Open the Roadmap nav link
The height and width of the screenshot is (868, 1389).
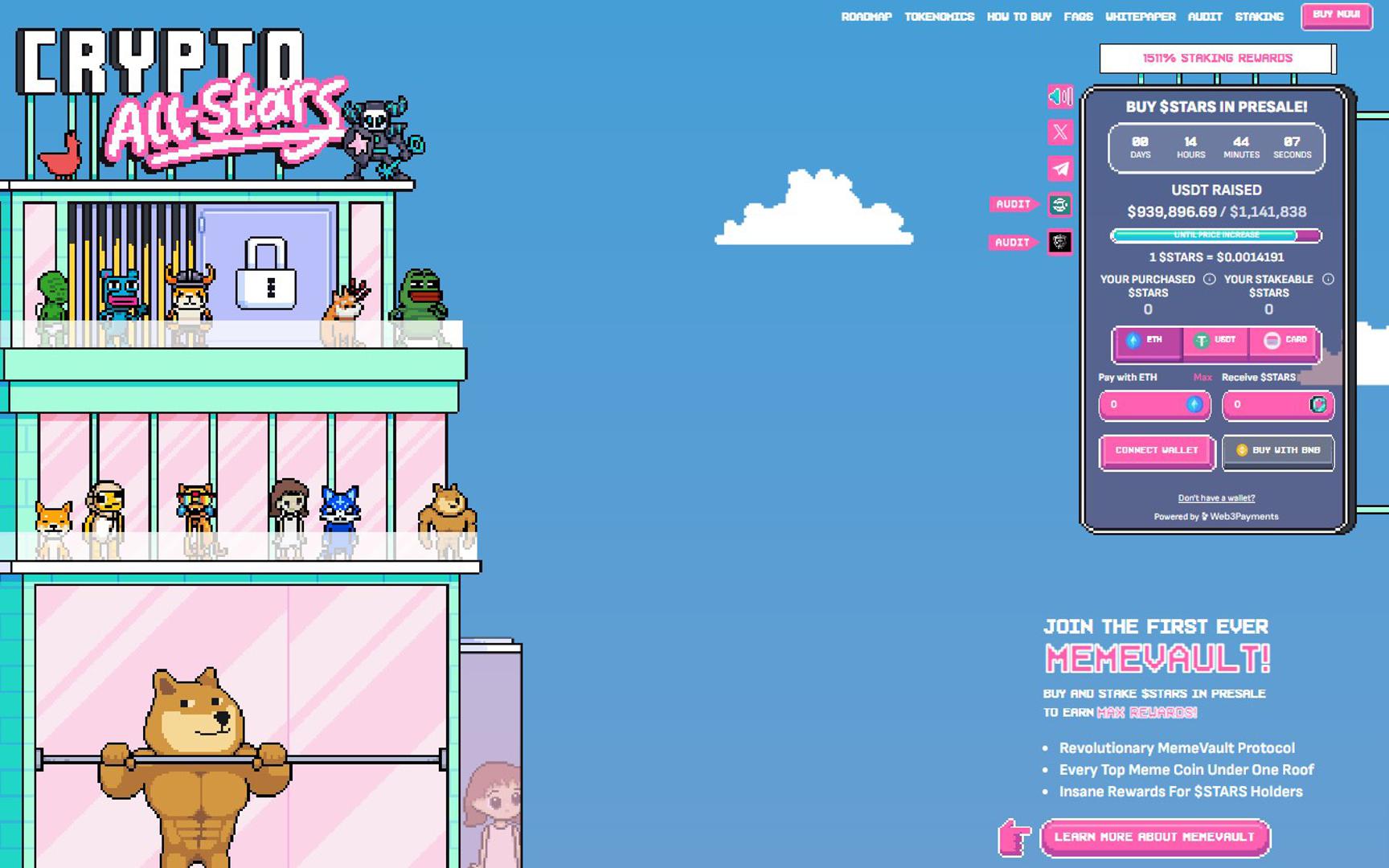click(866, 17)
